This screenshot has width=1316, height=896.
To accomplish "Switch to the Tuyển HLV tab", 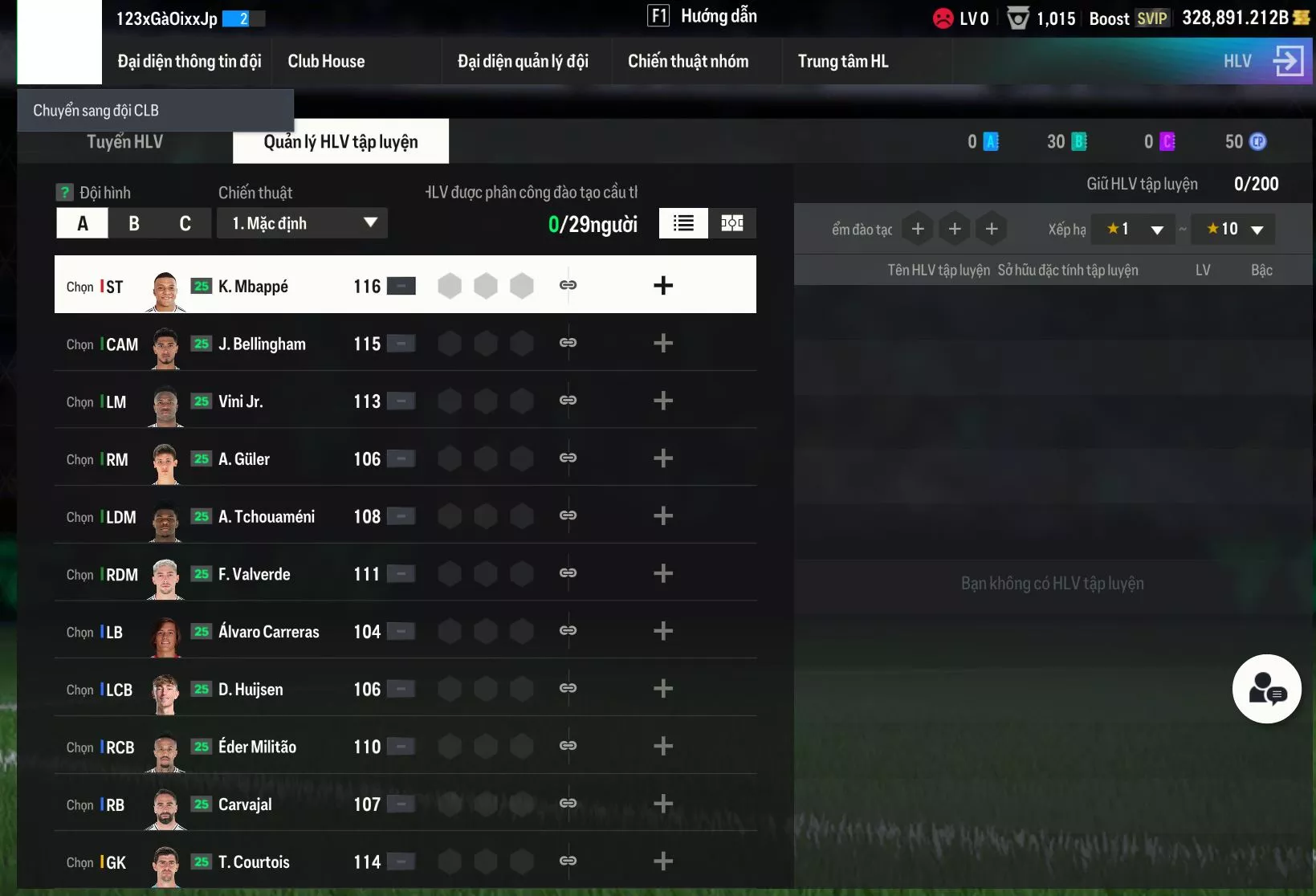I will tap(125, 142).
